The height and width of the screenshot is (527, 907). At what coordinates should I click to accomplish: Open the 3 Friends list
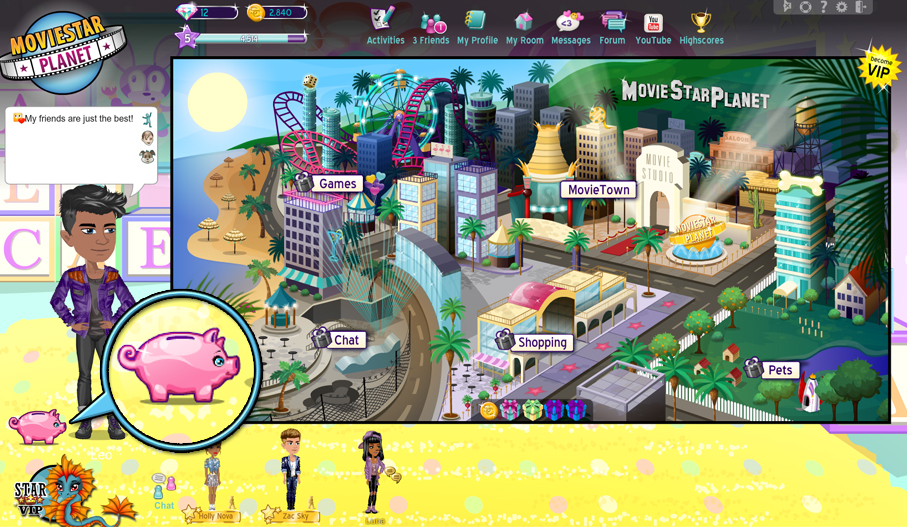(431, 27)
